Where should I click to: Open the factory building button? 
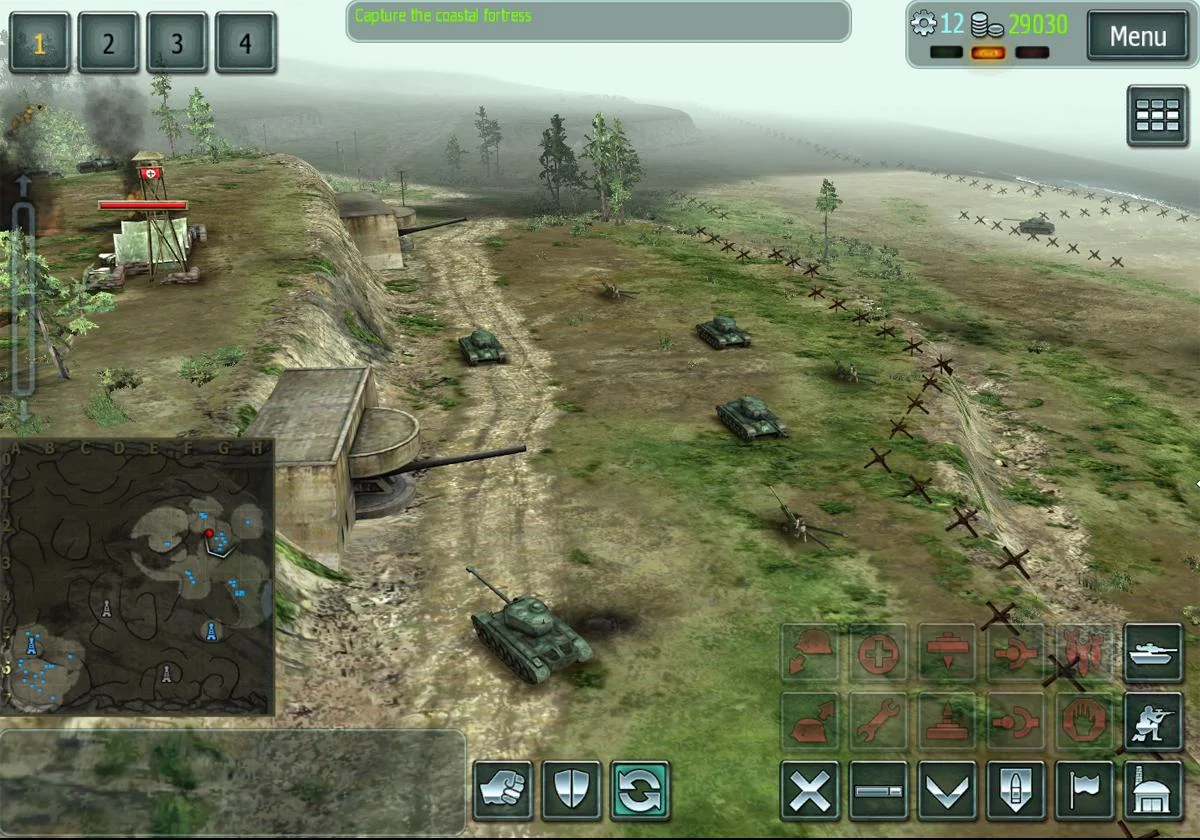1154,791
